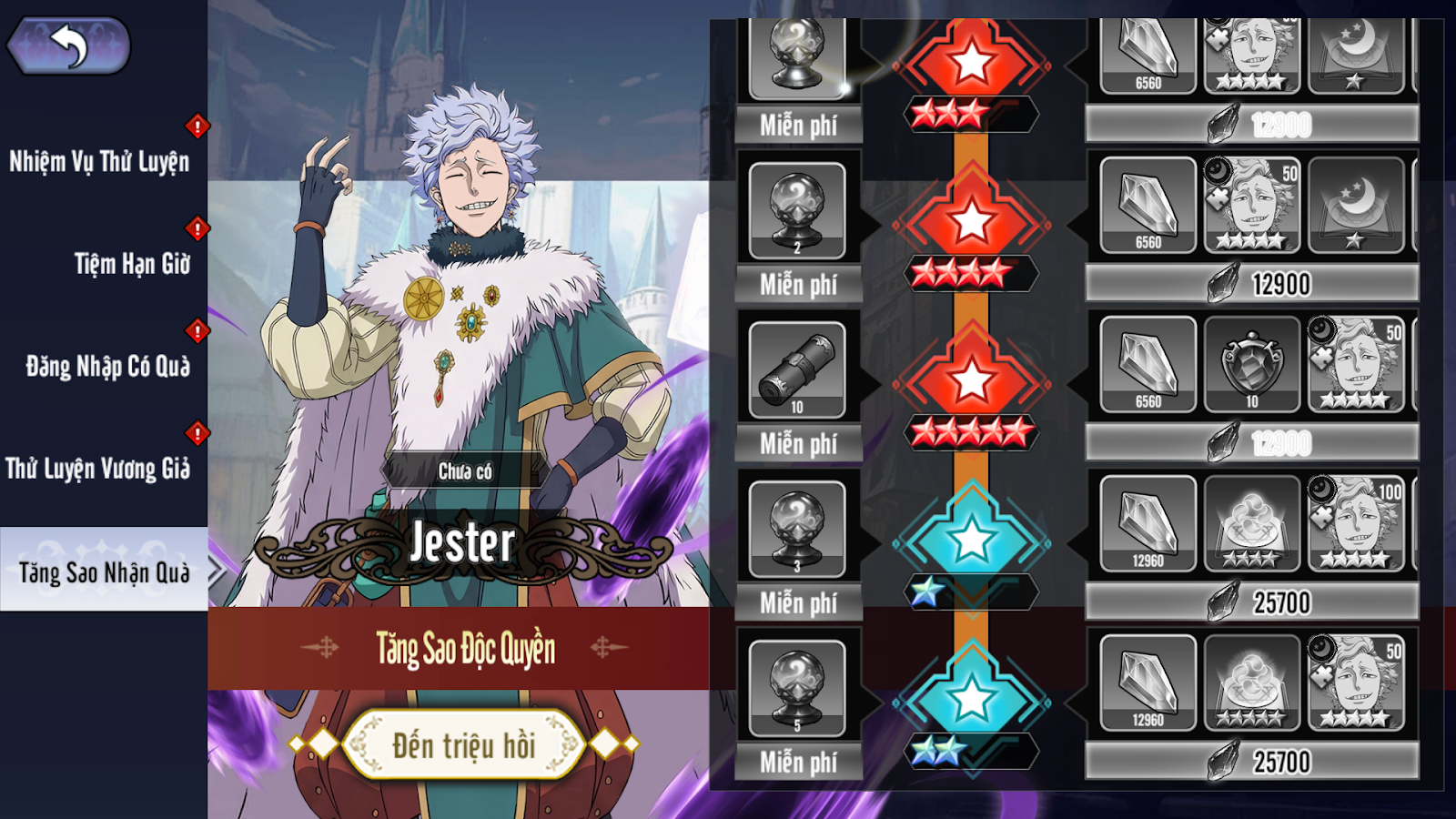Open Nhiệm Vụ Thử Luyện tab

pos(99,162)
